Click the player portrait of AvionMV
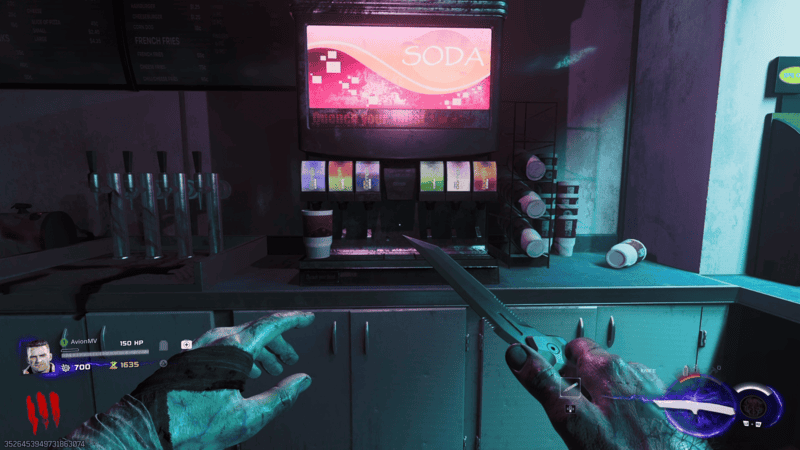 click(38, 356)
